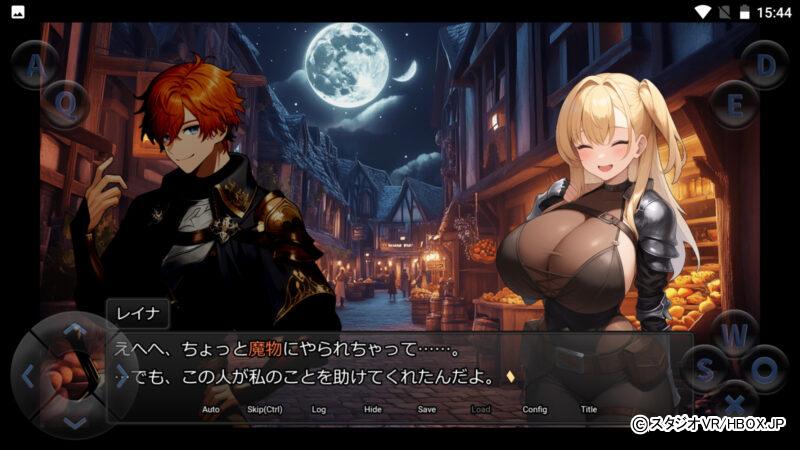Return to the Title screen
800x450 pixels.
tap(589, 409)
